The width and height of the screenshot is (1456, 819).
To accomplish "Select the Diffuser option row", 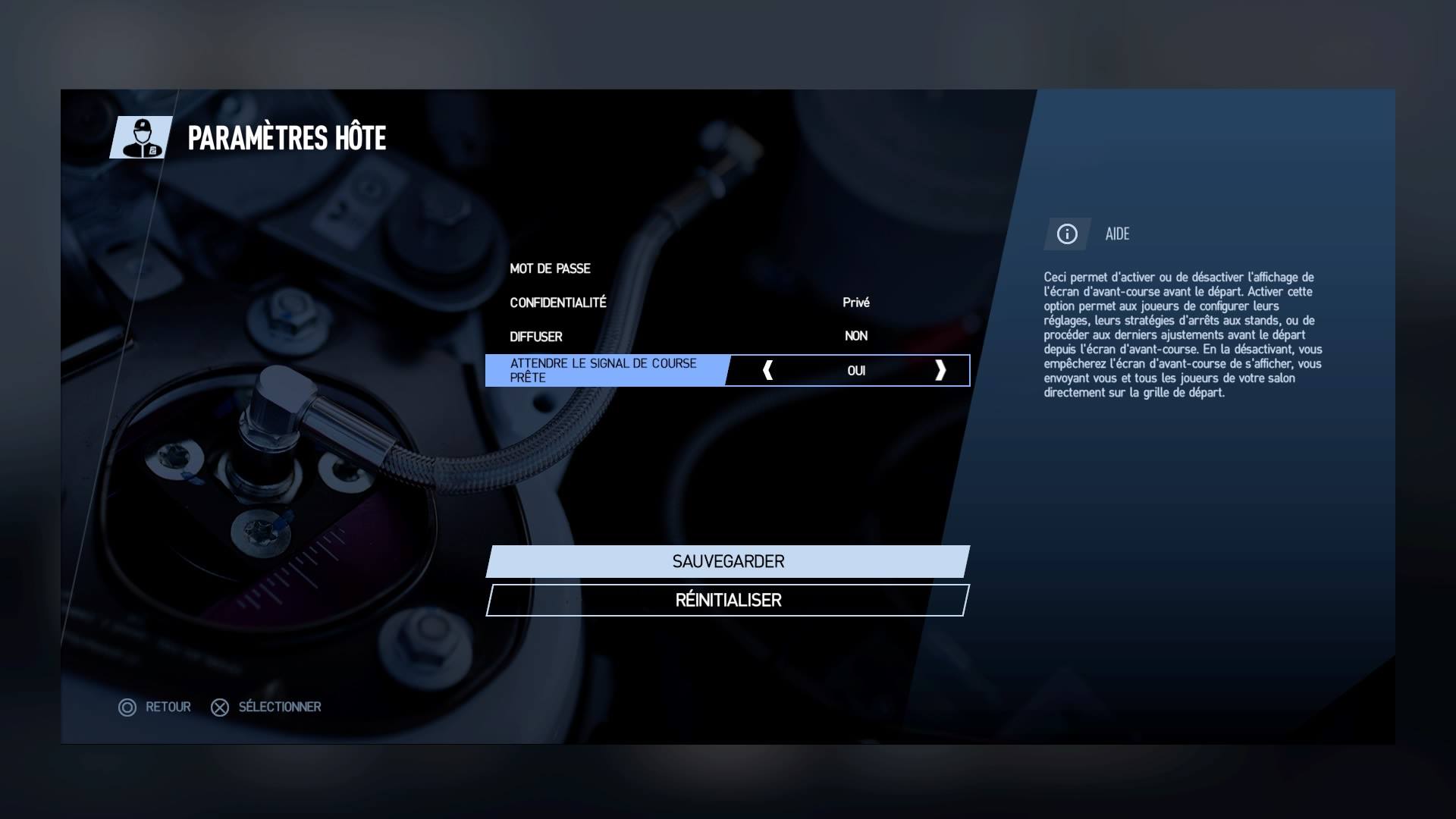I will [726, 336].
